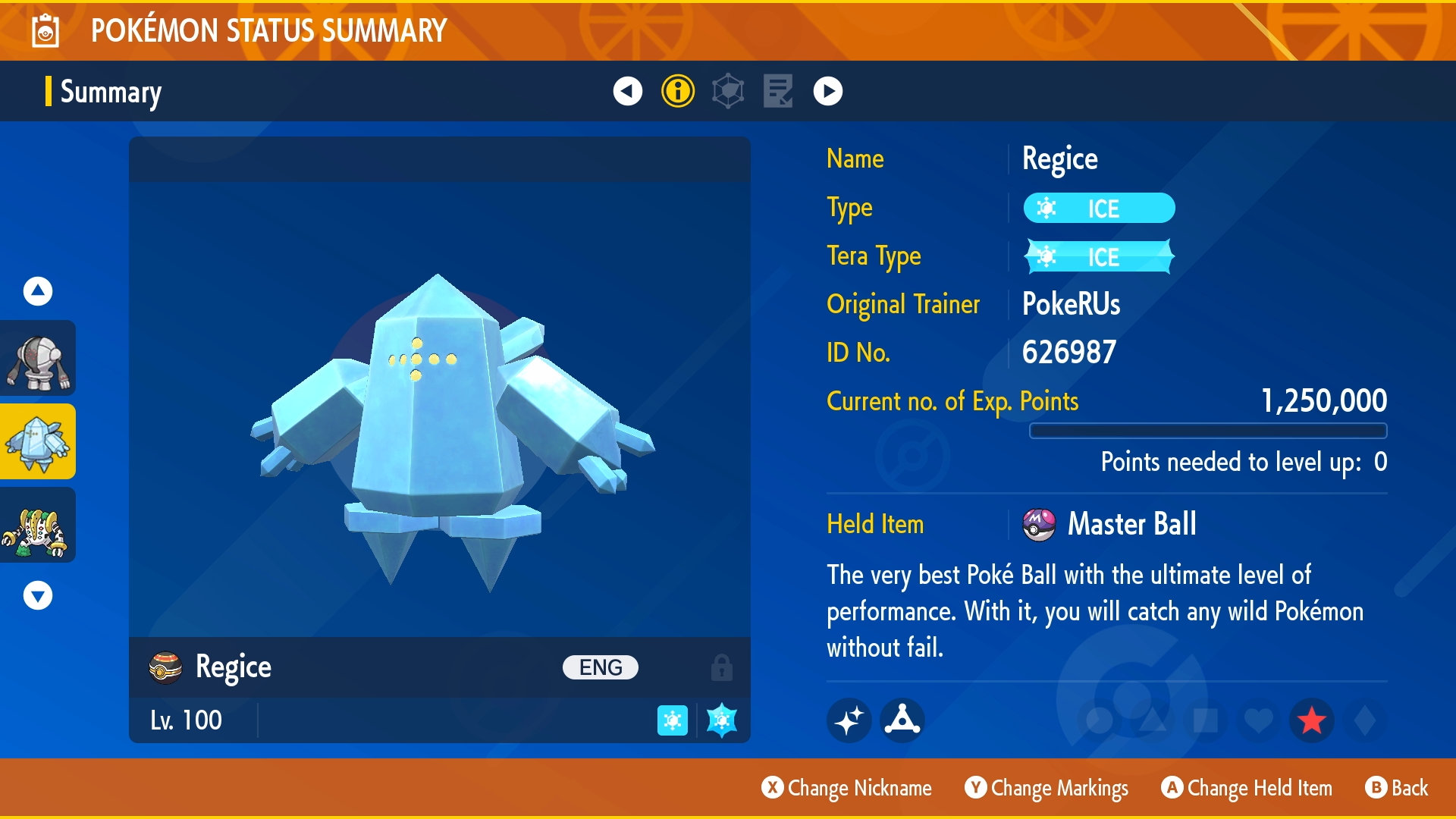The height and width of the screenshot is (819, 1456).
Task: Click the up arrow above the party list
Action: click(36, 290)
